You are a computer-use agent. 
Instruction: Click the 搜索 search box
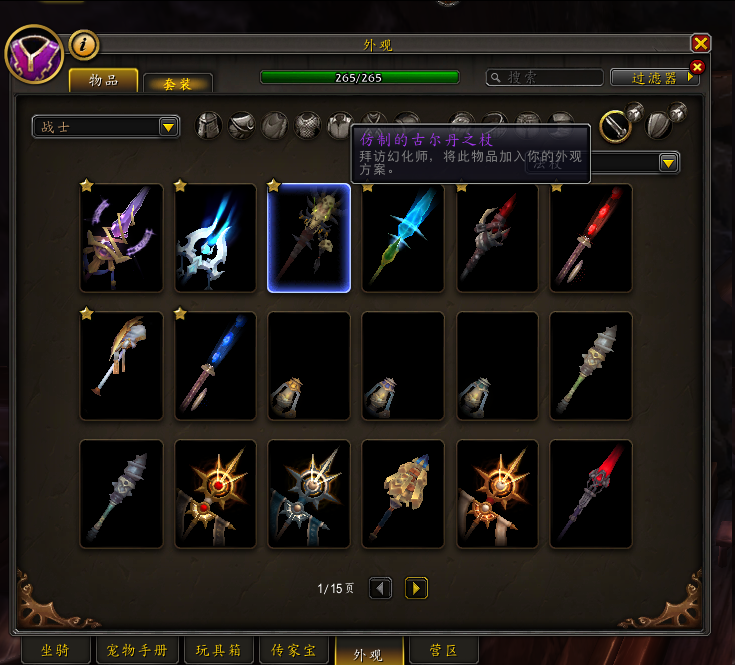click(545, 77)
